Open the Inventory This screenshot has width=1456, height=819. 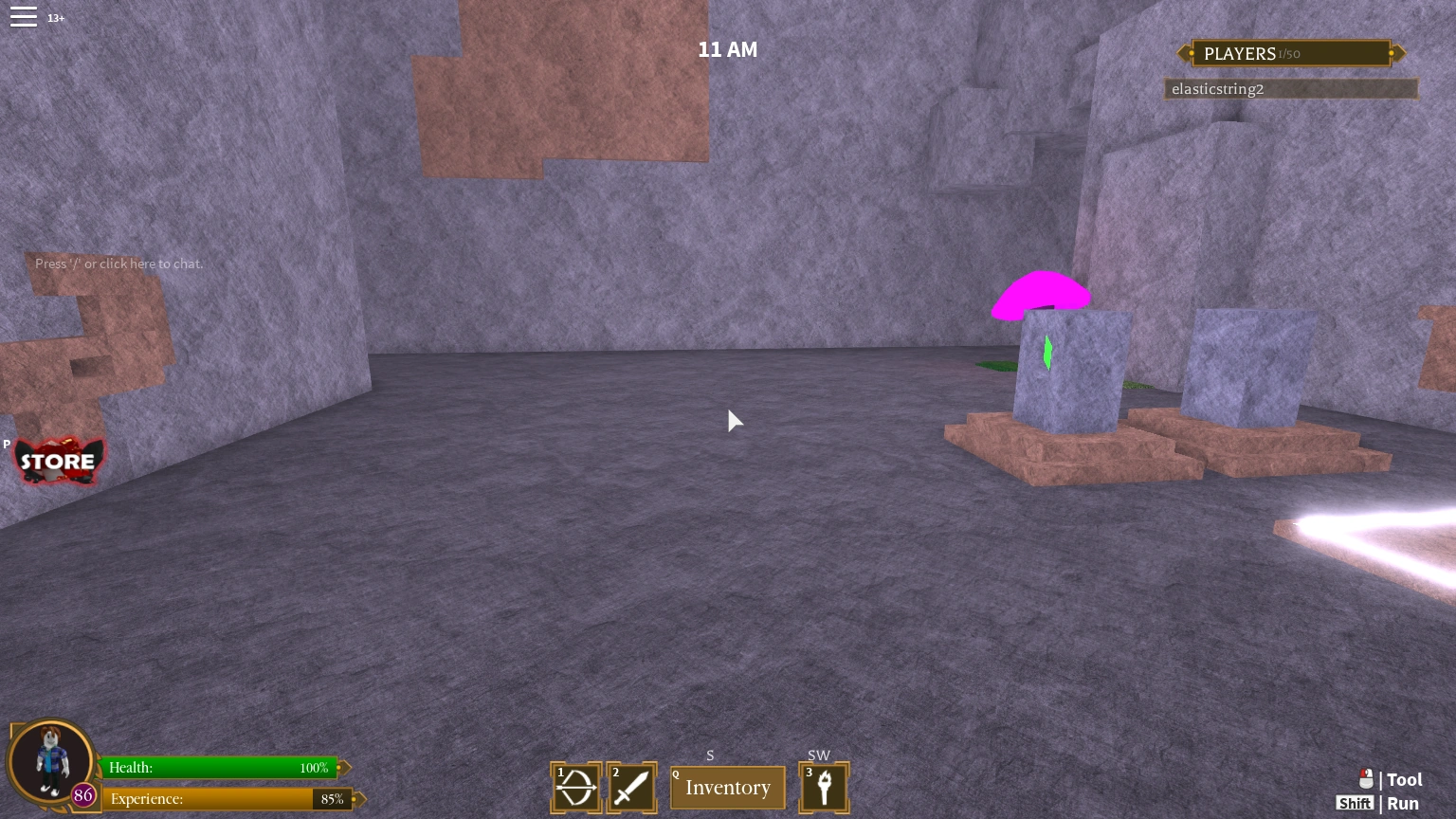tap(727, 787)
